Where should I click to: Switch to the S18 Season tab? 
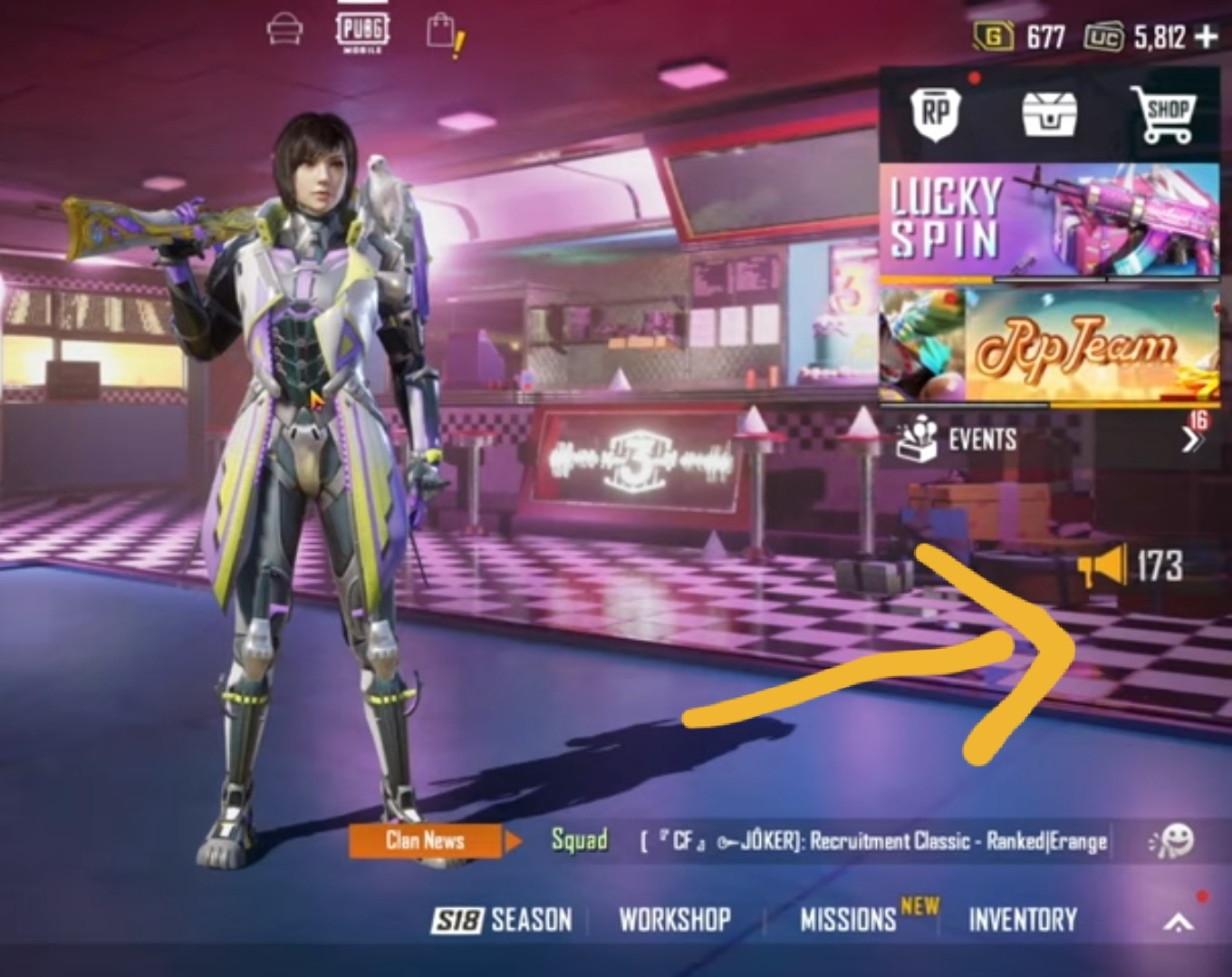coord(502,921)
